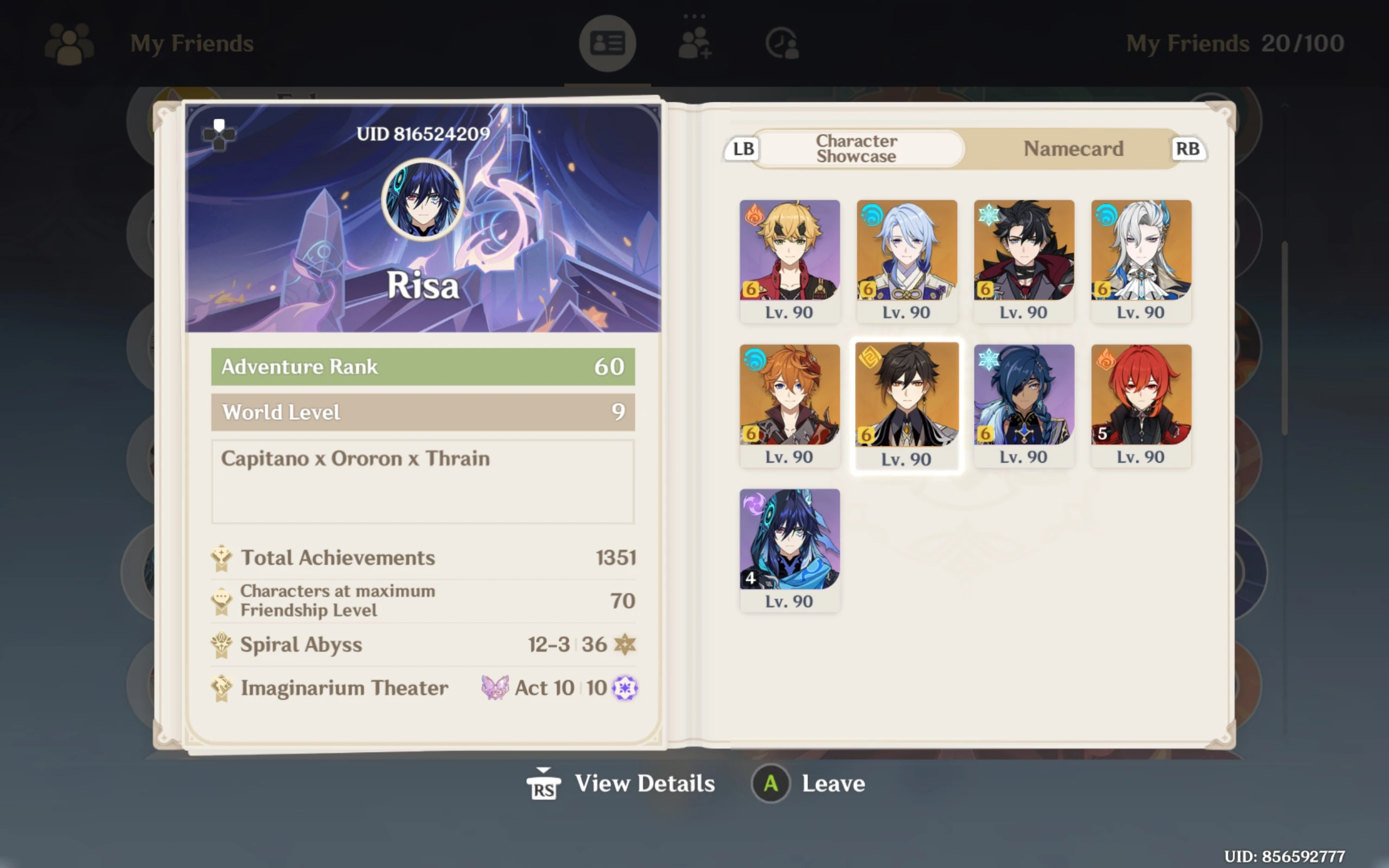Click the Spiral Abyss star emblem
This screenshot has width=1389, height=868.
626,644
